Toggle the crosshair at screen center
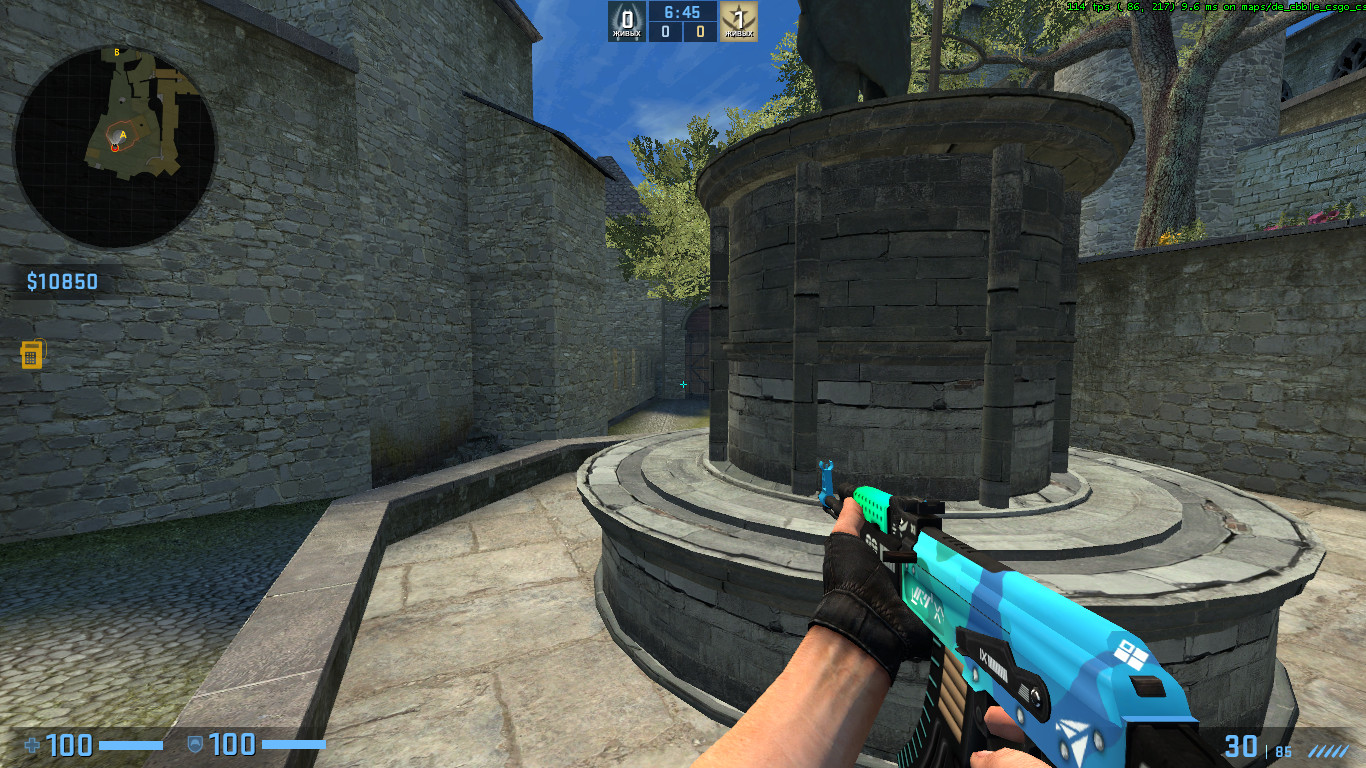Image resolution: width=1366 pixels, height=768 pixels. pos(683,382)
